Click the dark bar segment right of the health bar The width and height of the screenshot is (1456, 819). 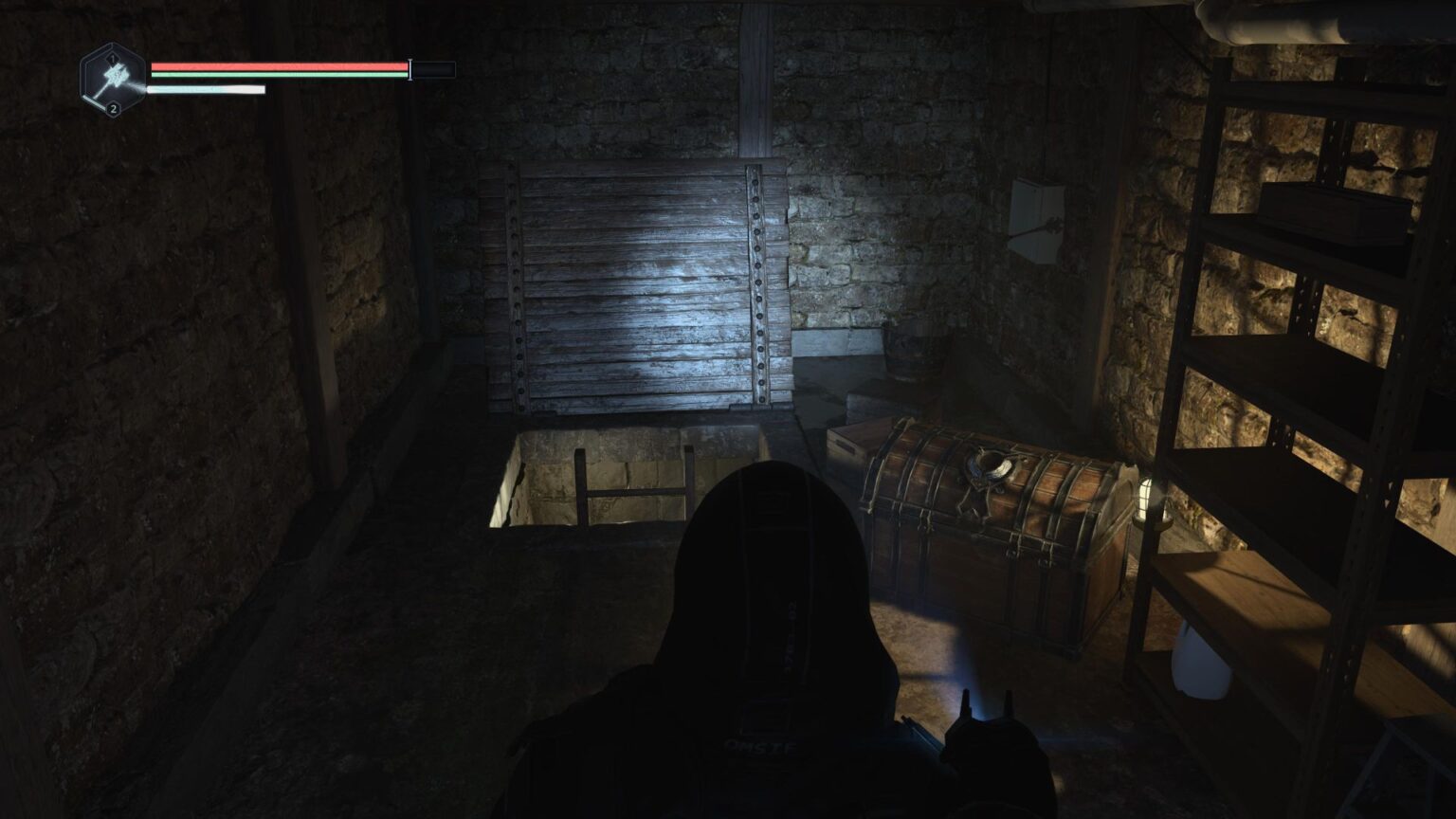[x=434, y=68]
